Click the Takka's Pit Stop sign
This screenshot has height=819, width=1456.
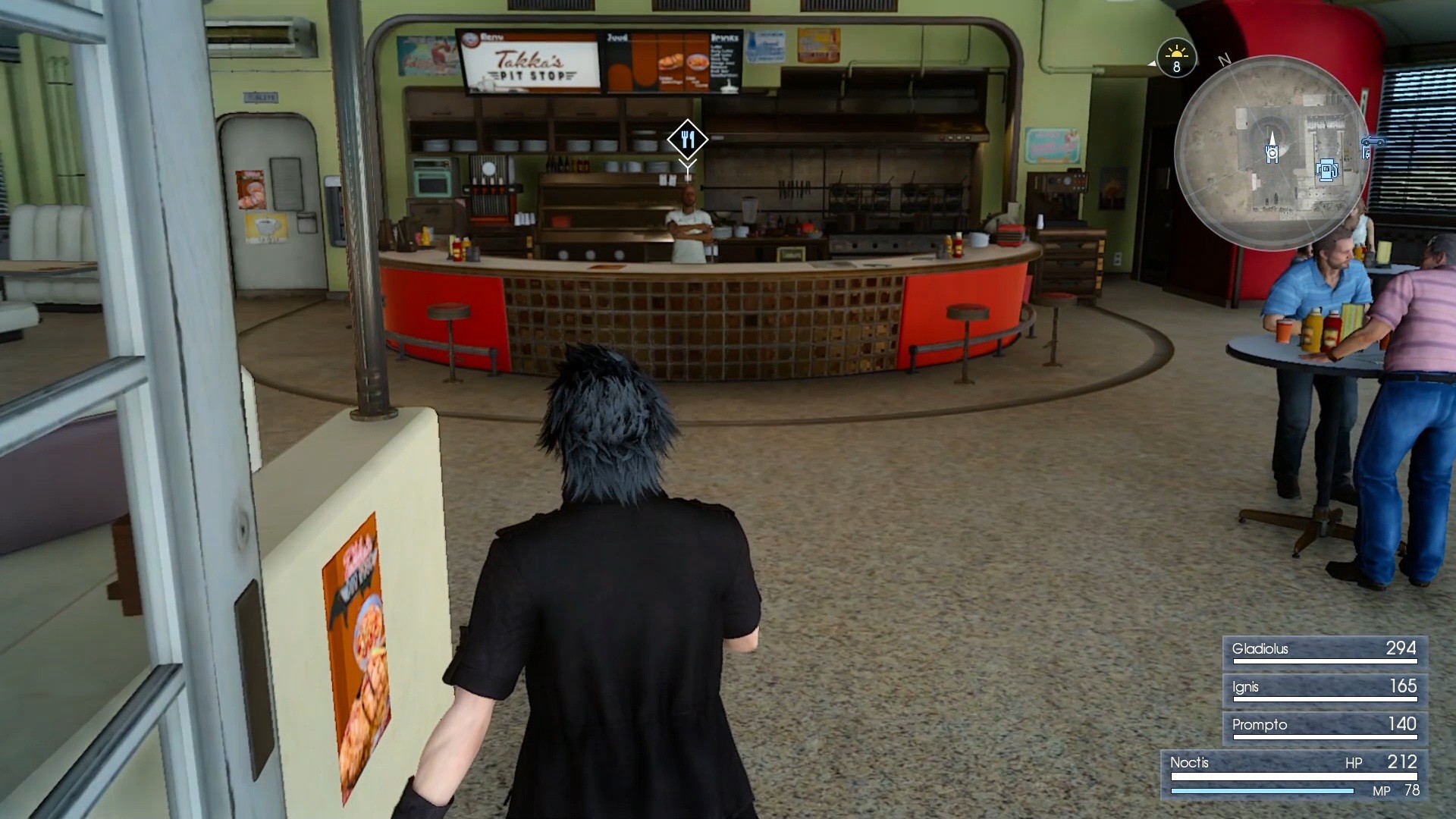[531, 64]
